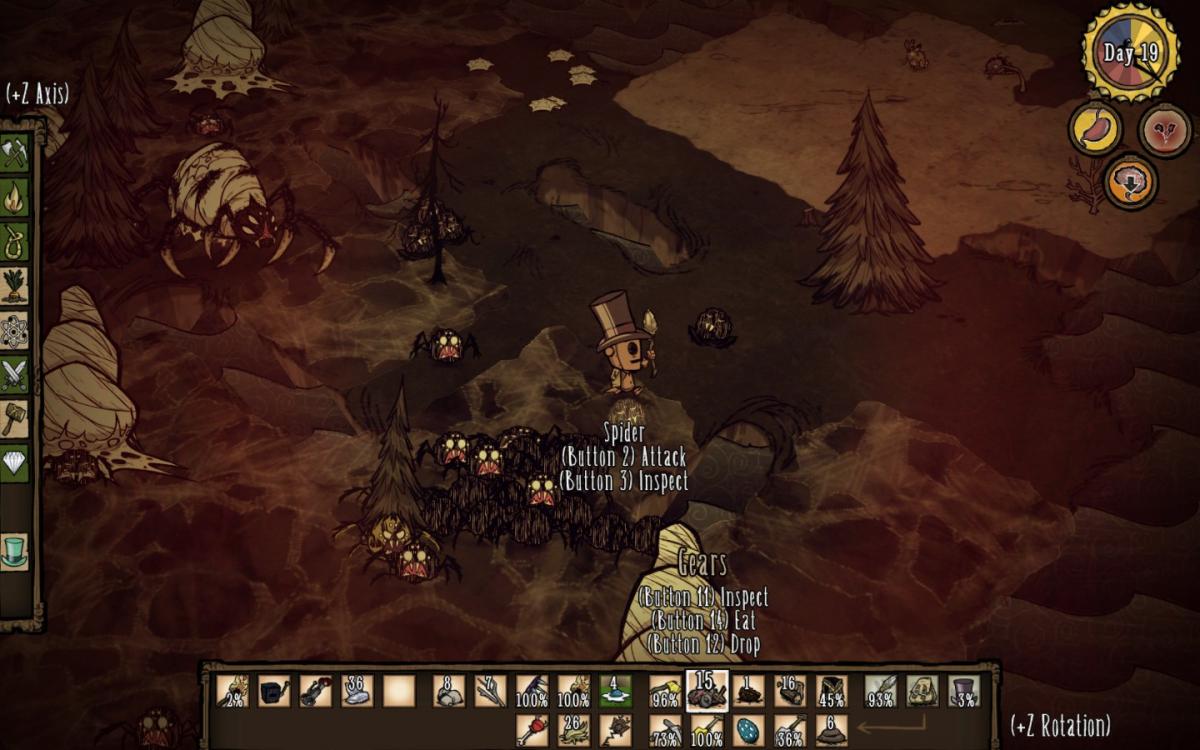
Task: Select the equipped top hat at 3%
Action: point(964,691)
